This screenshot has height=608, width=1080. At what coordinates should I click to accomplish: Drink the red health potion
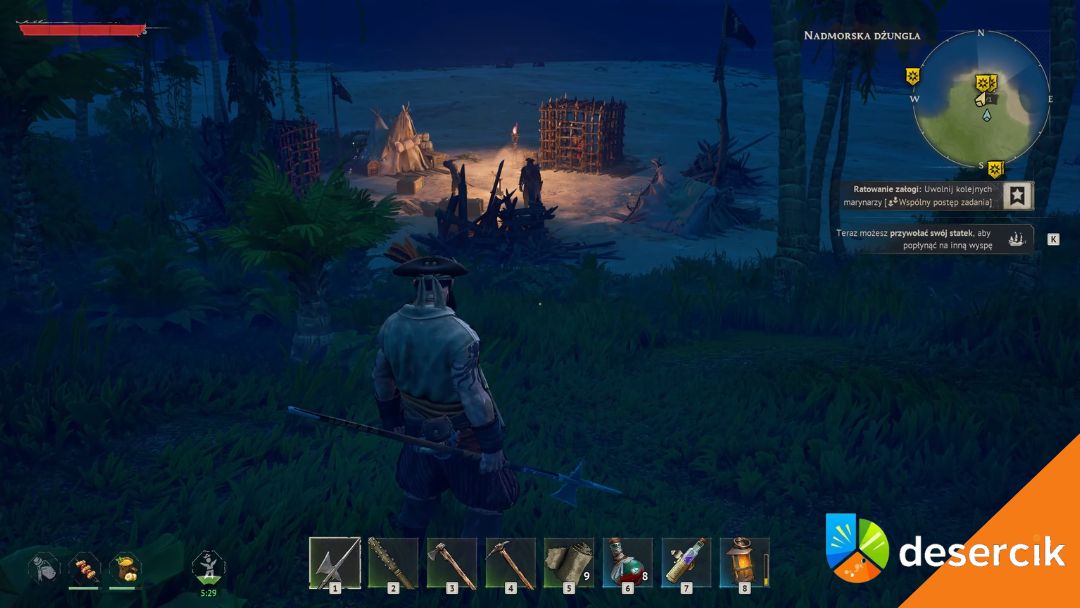click(627, 563)
